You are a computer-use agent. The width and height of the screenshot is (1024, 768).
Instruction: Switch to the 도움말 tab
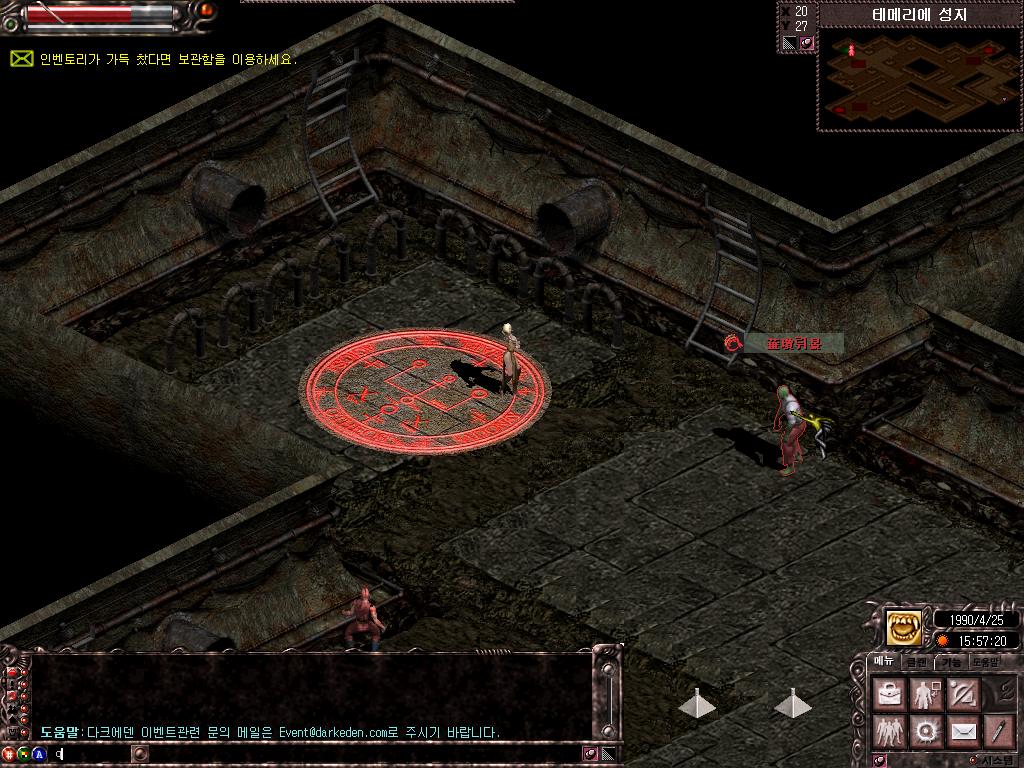pos(984,661)
